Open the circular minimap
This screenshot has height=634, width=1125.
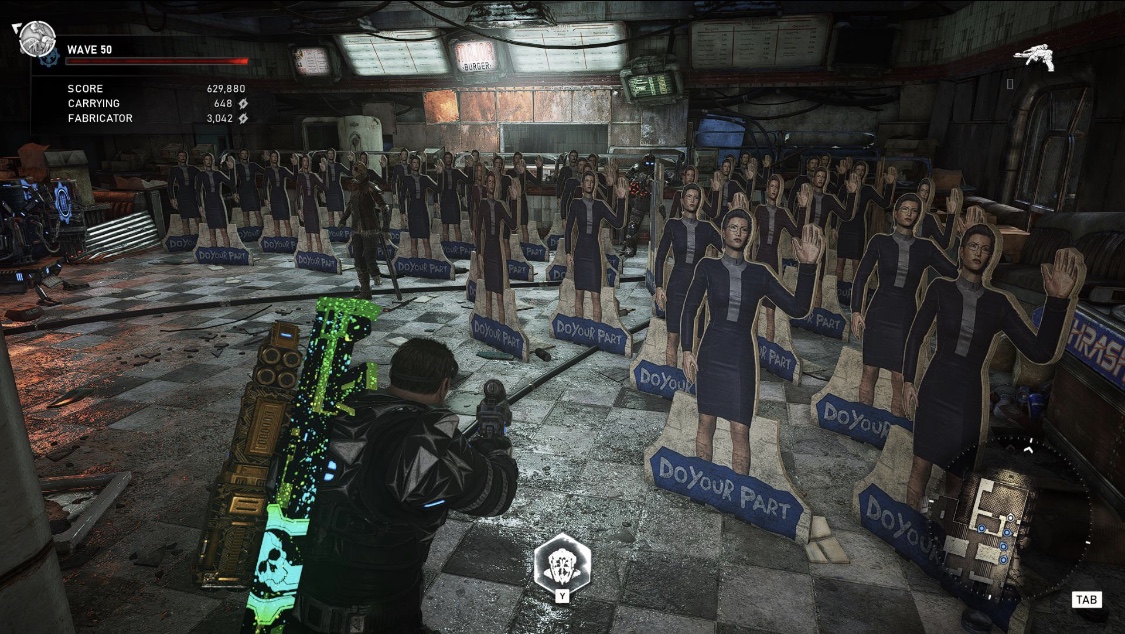pos(1010,519)
